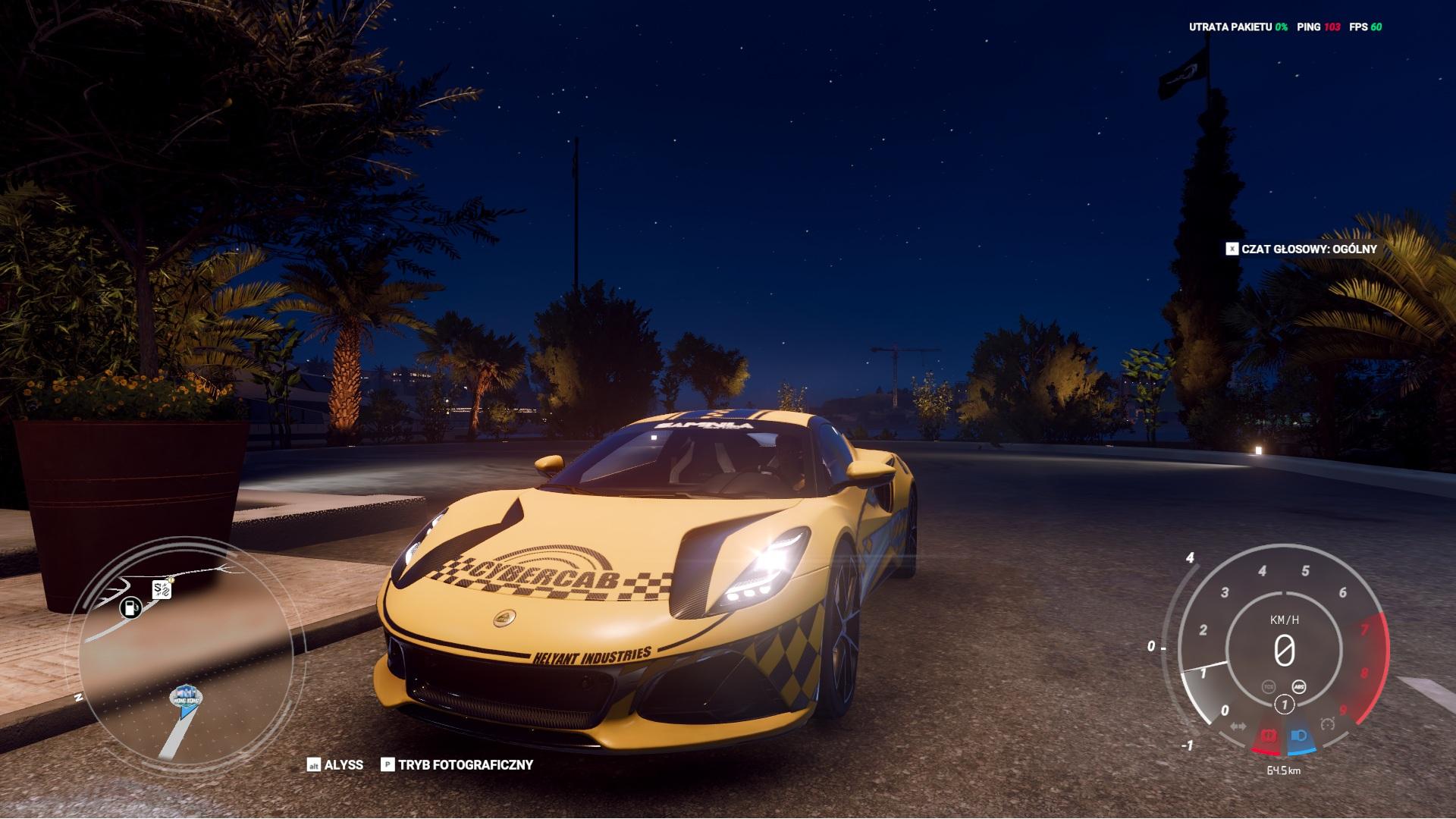Open ALYSS assistant menu

click(335, 765)
